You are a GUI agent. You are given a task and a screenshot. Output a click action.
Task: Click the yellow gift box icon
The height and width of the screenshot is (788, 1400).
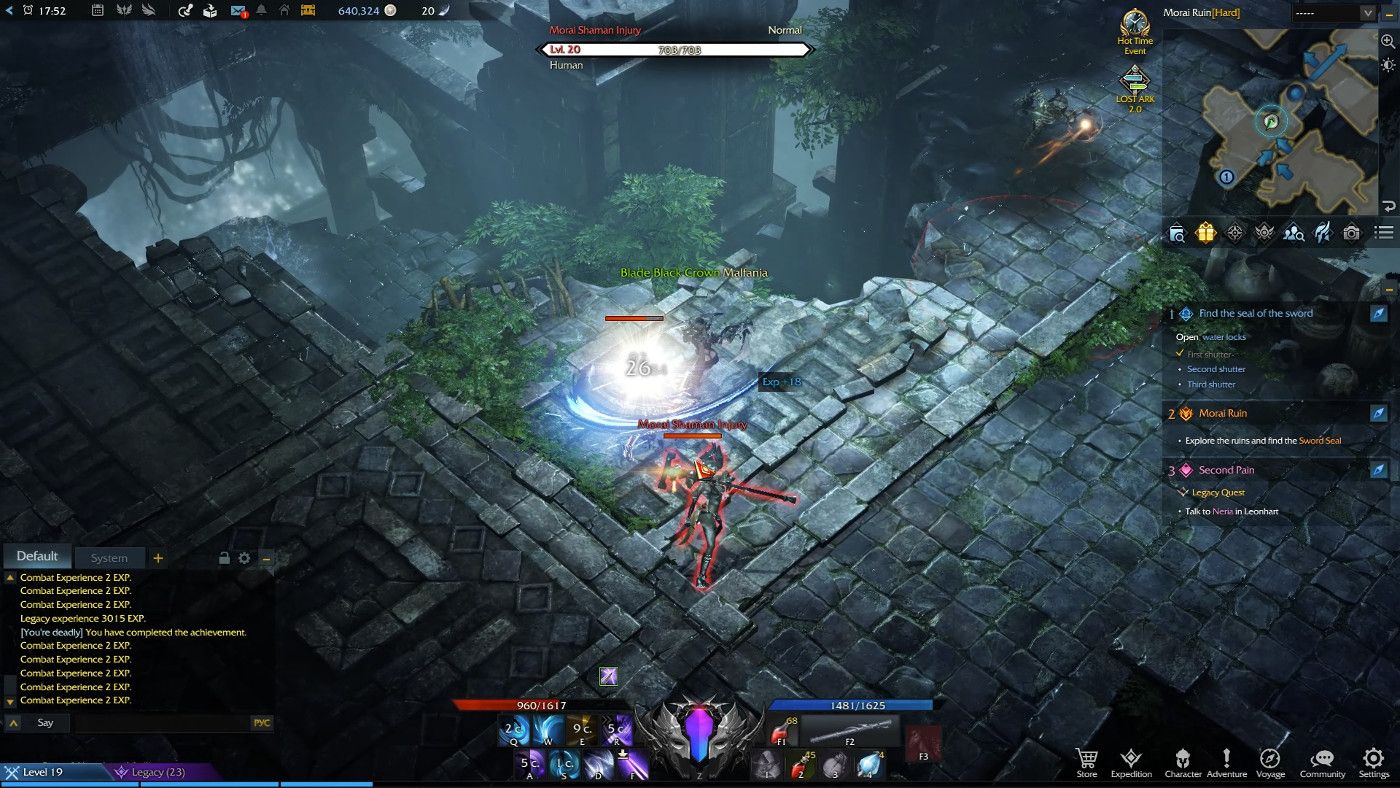click(x=1205, y=233)
